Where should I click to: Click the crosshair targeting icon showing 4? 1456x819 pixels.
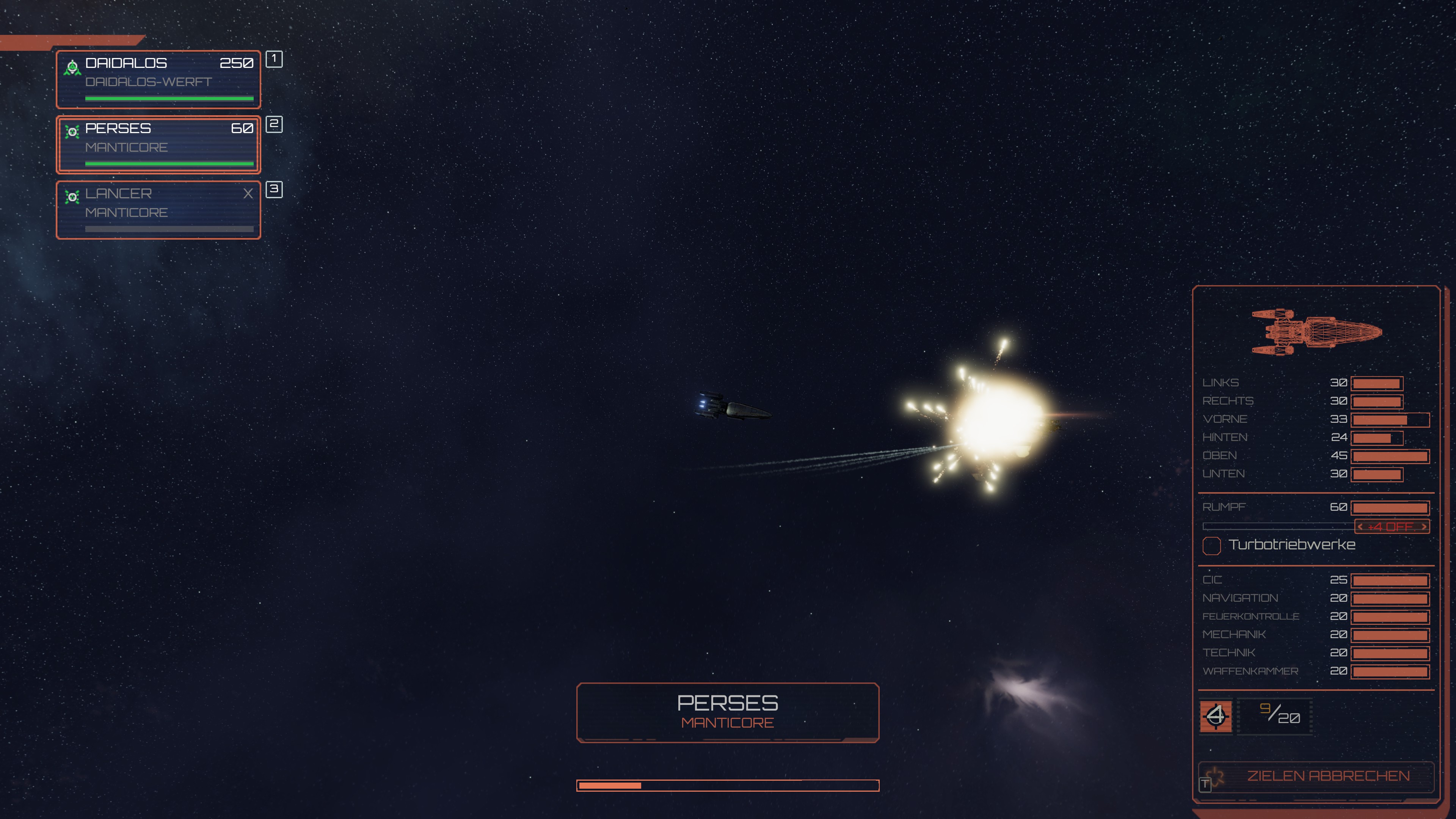pyautogui.click(x=1216, y=717)
